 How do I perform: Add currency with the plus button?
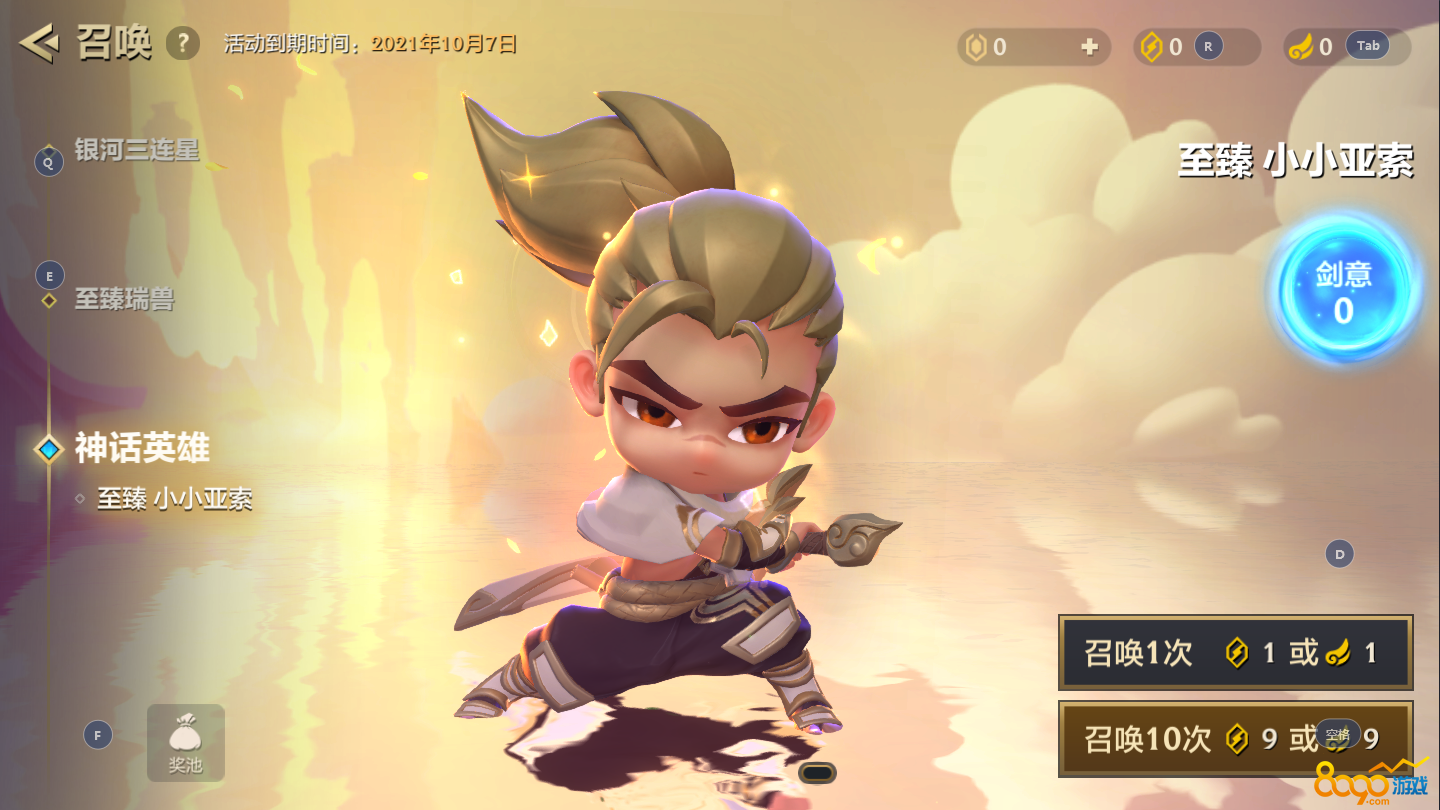pyautogui.click(x=1090, y=47)
